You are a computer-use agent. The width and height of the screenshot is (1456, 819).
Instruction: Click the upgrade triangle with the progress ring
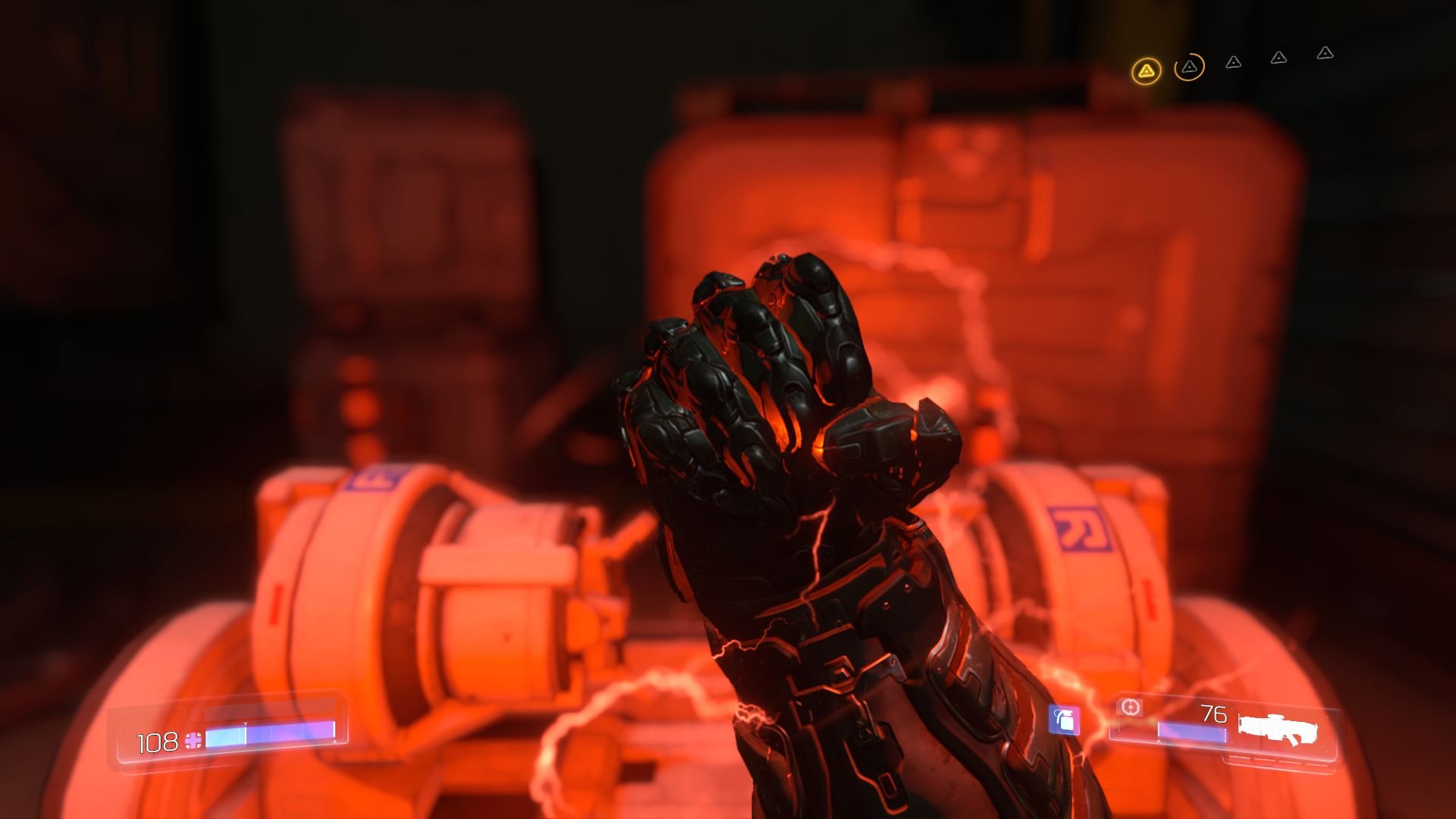tap(1190, 67)
